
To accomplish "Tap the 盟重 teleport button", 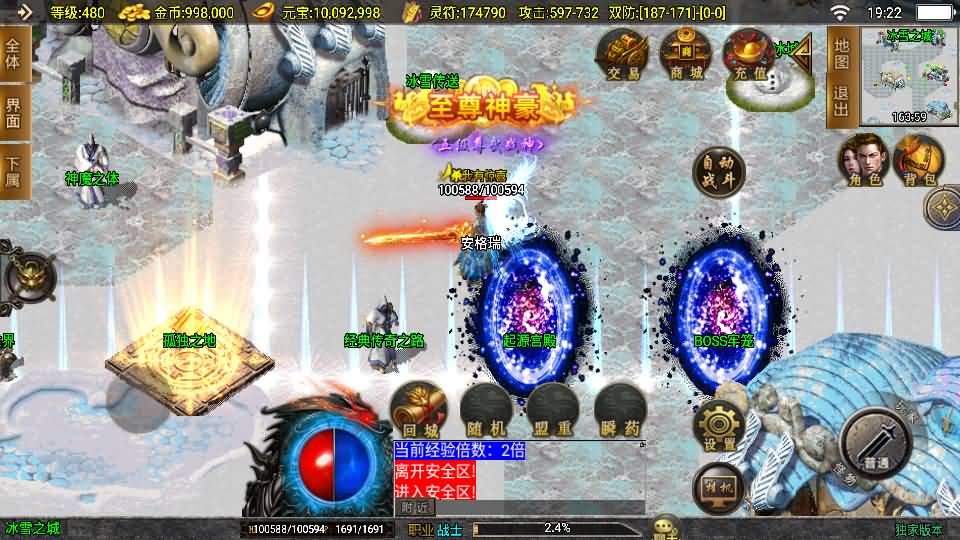I will click(551, 409).
